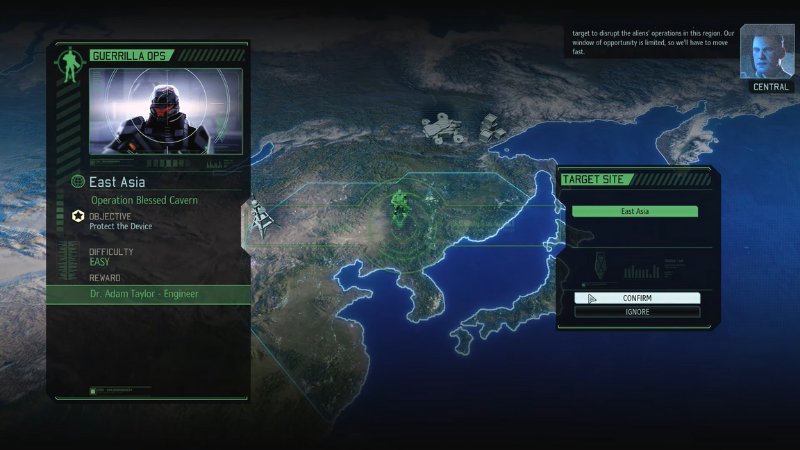Click the green mission marker on map

point(401,209)
